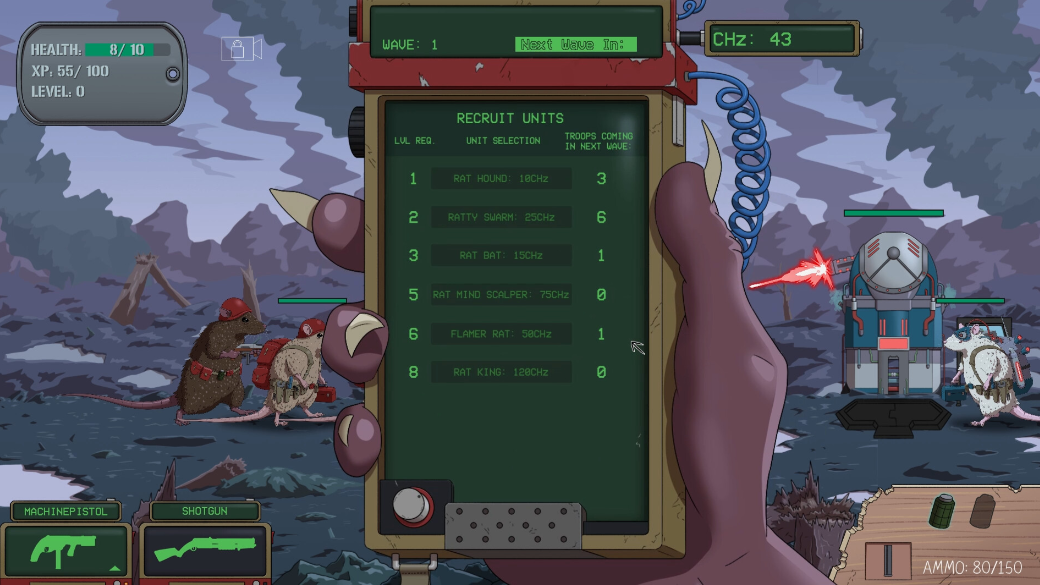1040x585 pixels.
Task: Click the red knob on the radio device
Action: 408,506
